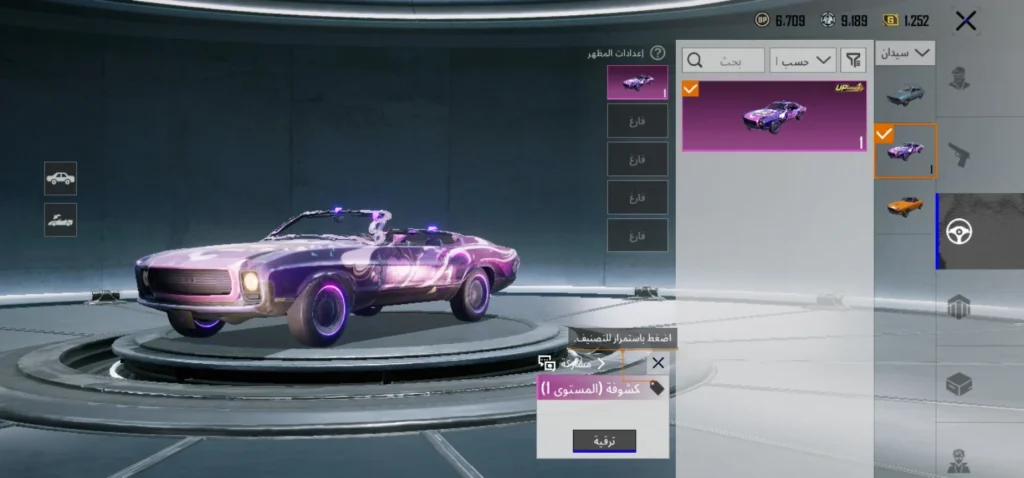
Task: Select the large purple car skin card
Action: coord(774,116)
